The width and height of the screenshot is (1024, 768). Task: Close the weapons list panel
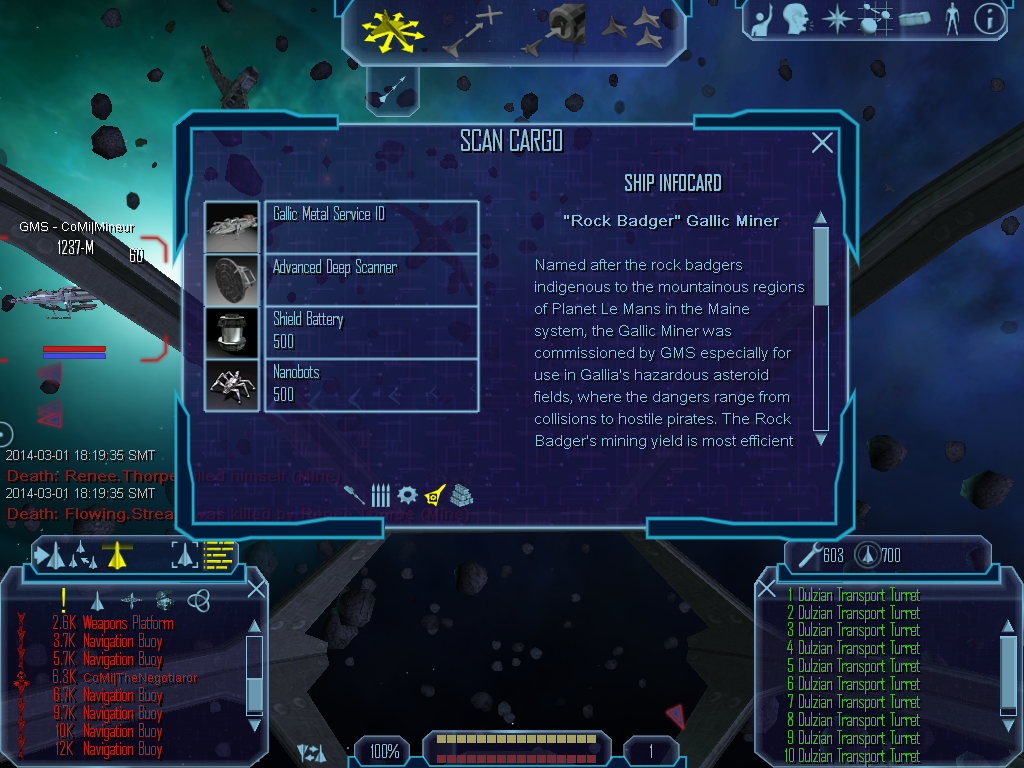(x=766, y=589)
